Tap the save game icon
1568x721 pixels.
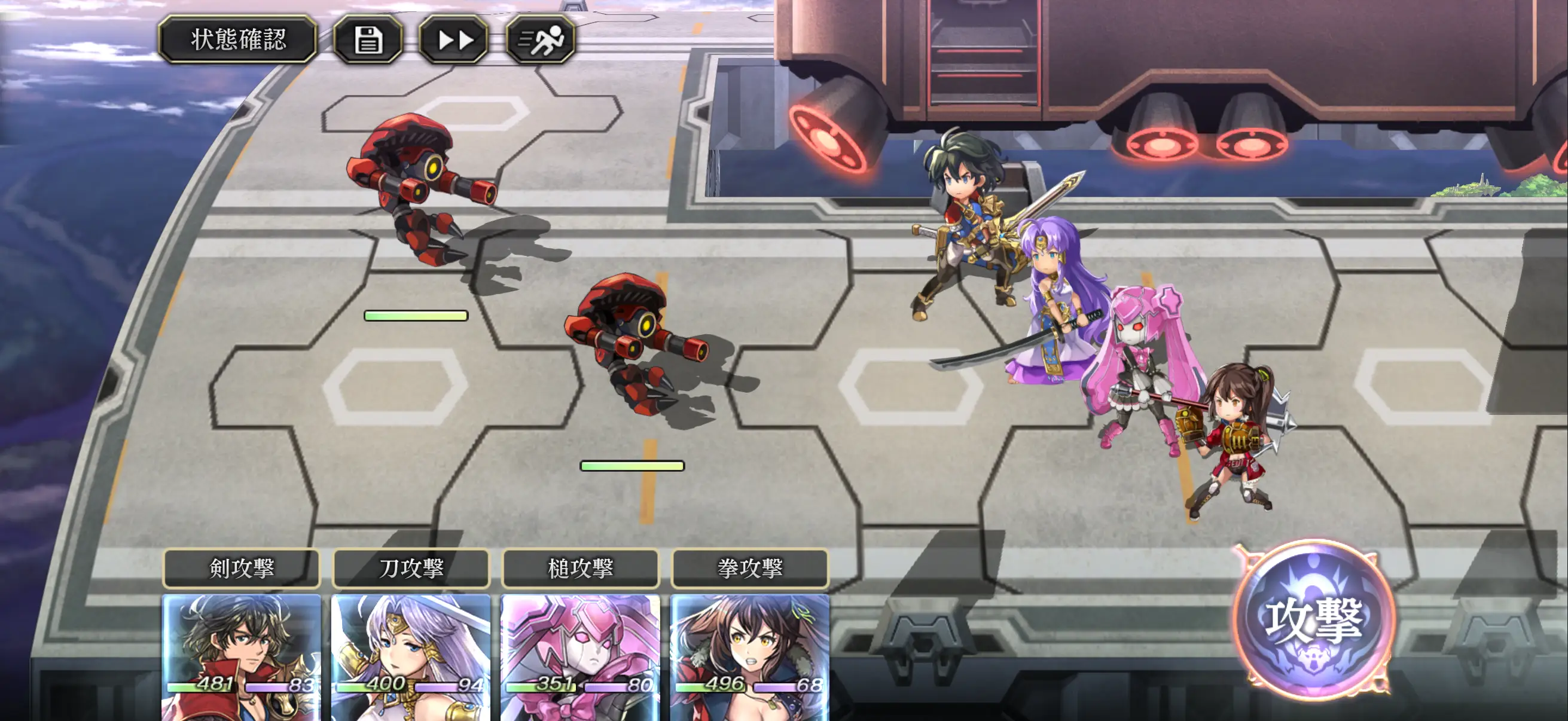[369, 41]
